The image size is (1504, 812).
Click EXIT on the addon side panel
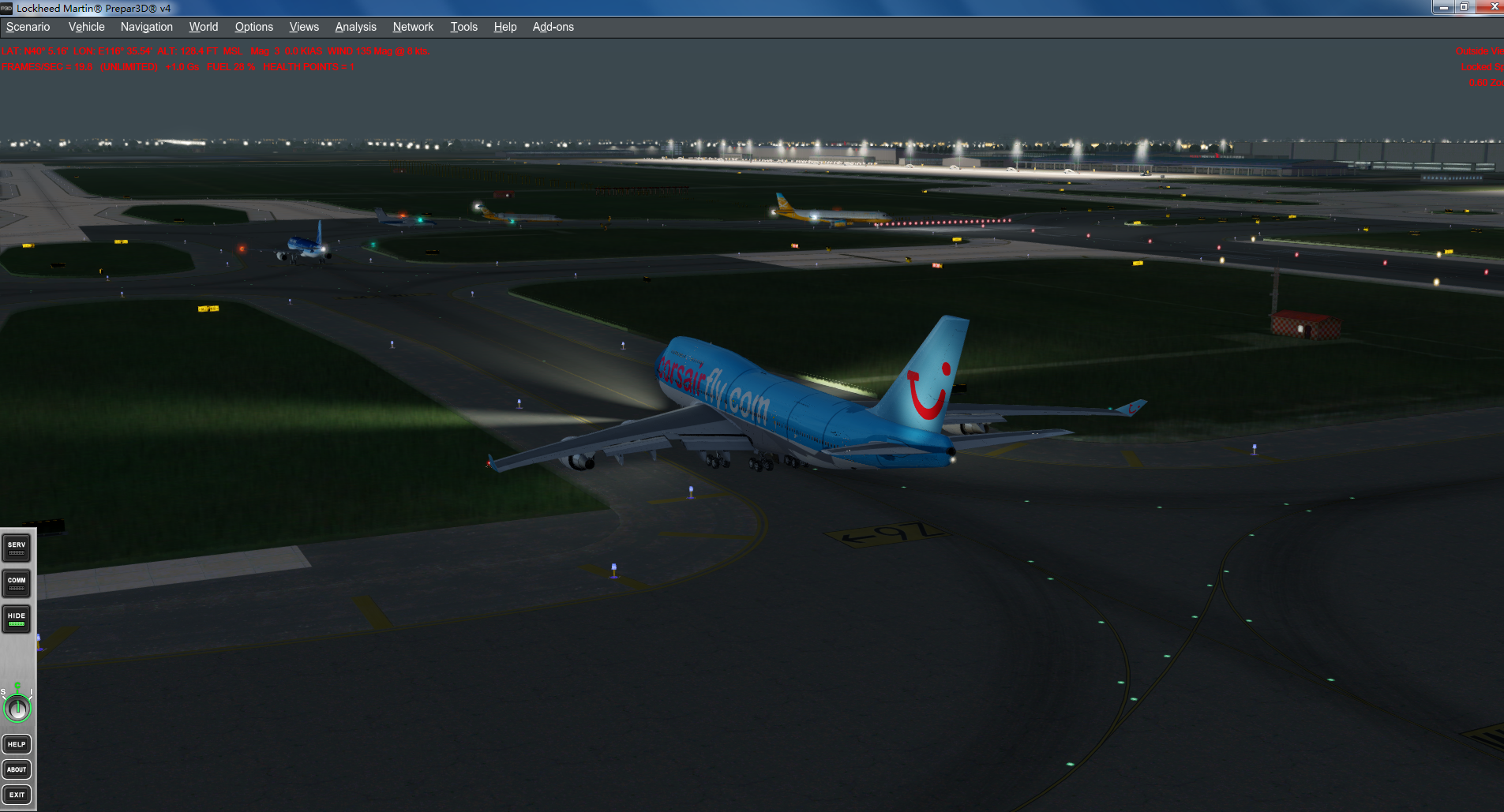17,795
